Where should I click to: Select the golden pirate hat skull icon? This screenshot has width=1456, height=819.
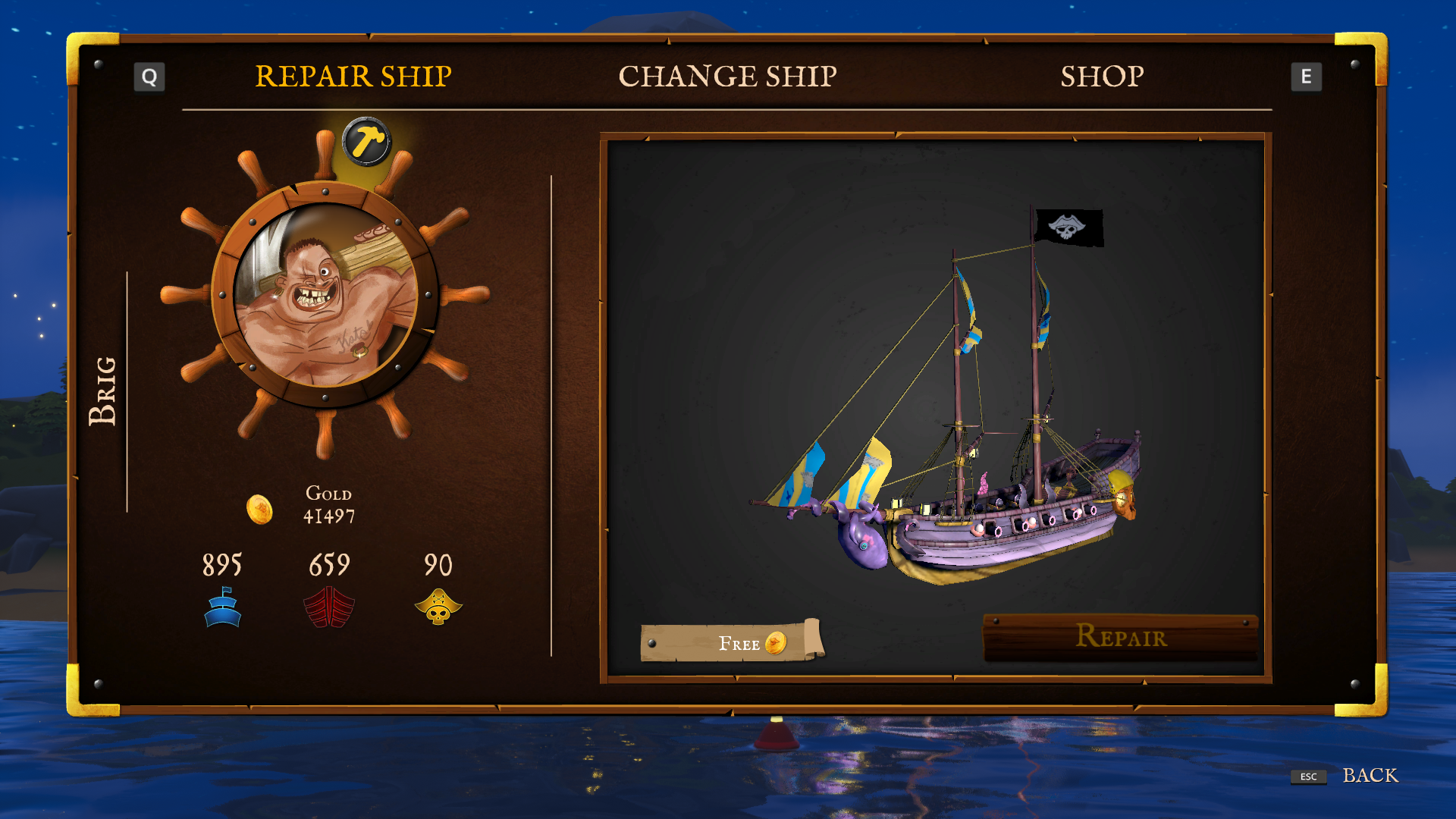tap(438, 607)
